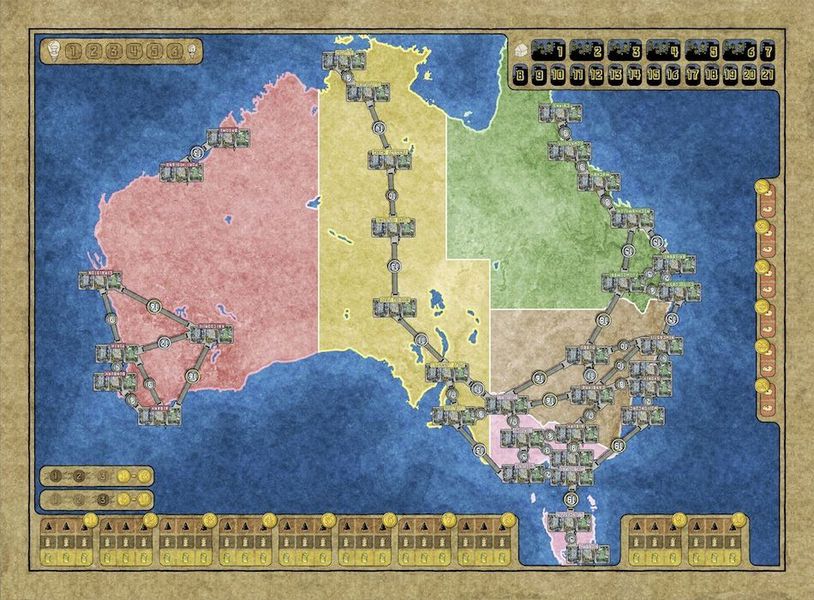The width and height of the screenshot is (814, 600).
Task: Select space 14 on the city track
Action: coord(634,75)
